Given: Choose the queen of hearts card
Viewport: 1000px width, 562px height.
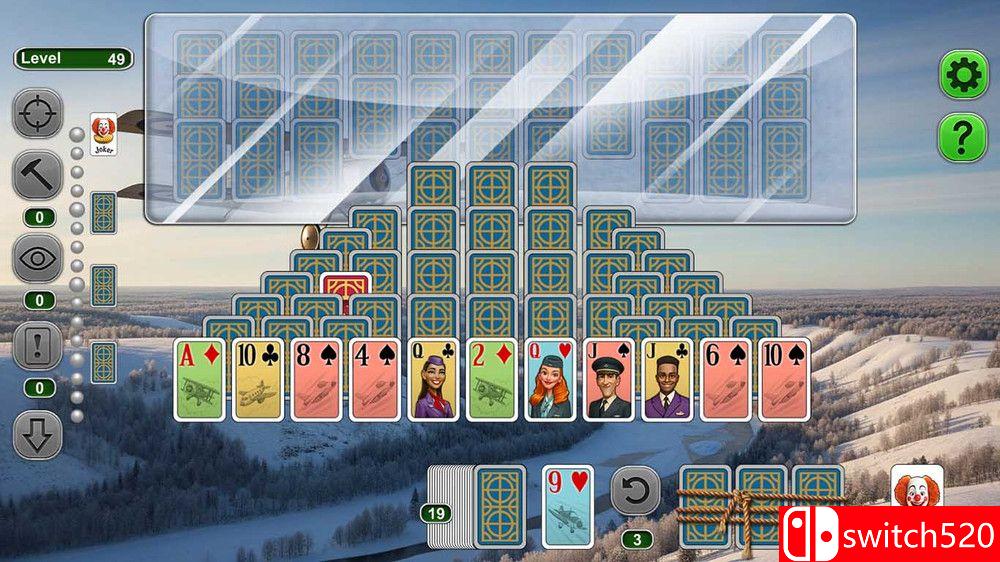Looking at the screenshot, I should 551,379.
